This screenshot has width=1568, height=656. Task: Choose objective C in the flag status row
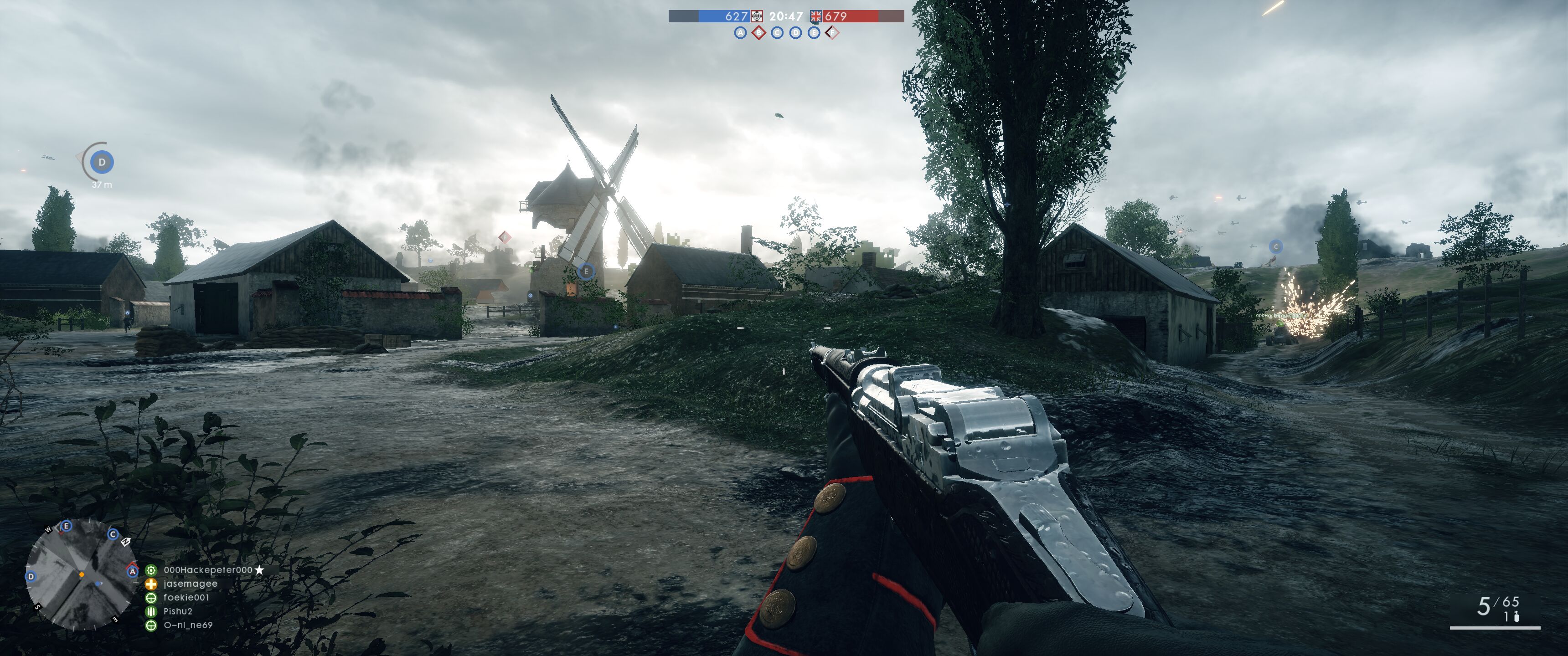coord(777,33)
